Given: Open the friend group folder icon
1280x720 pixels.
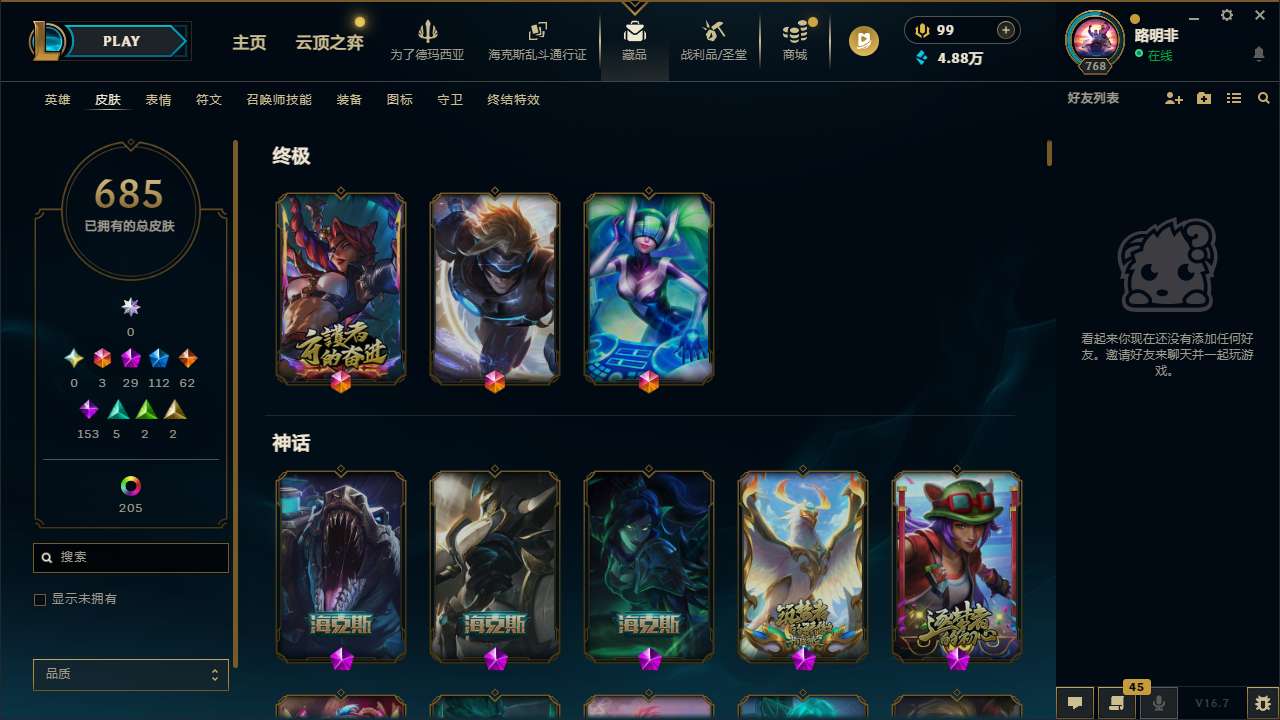Looking at the screenshot, I should (x=1203, y=98).
